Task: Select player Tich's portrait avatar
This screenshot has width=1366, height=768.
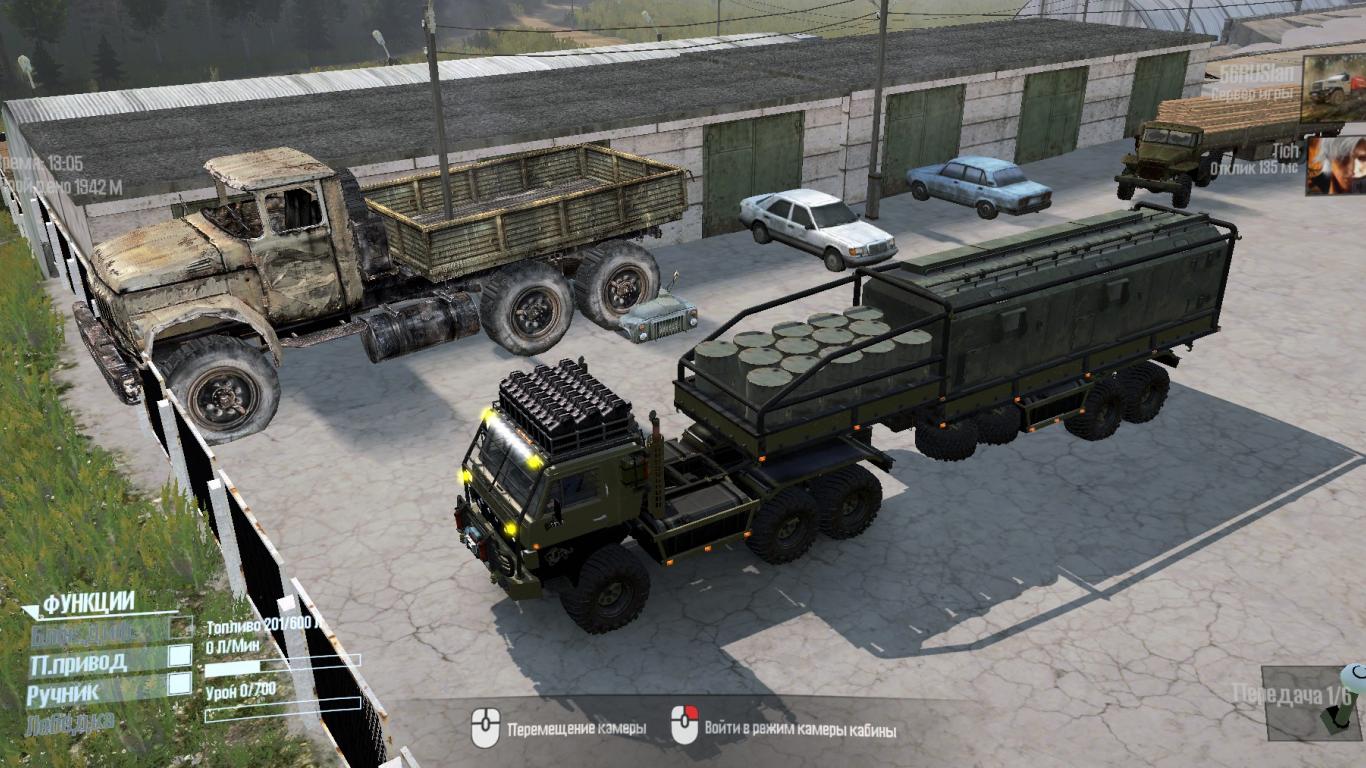Action: 1334,165
